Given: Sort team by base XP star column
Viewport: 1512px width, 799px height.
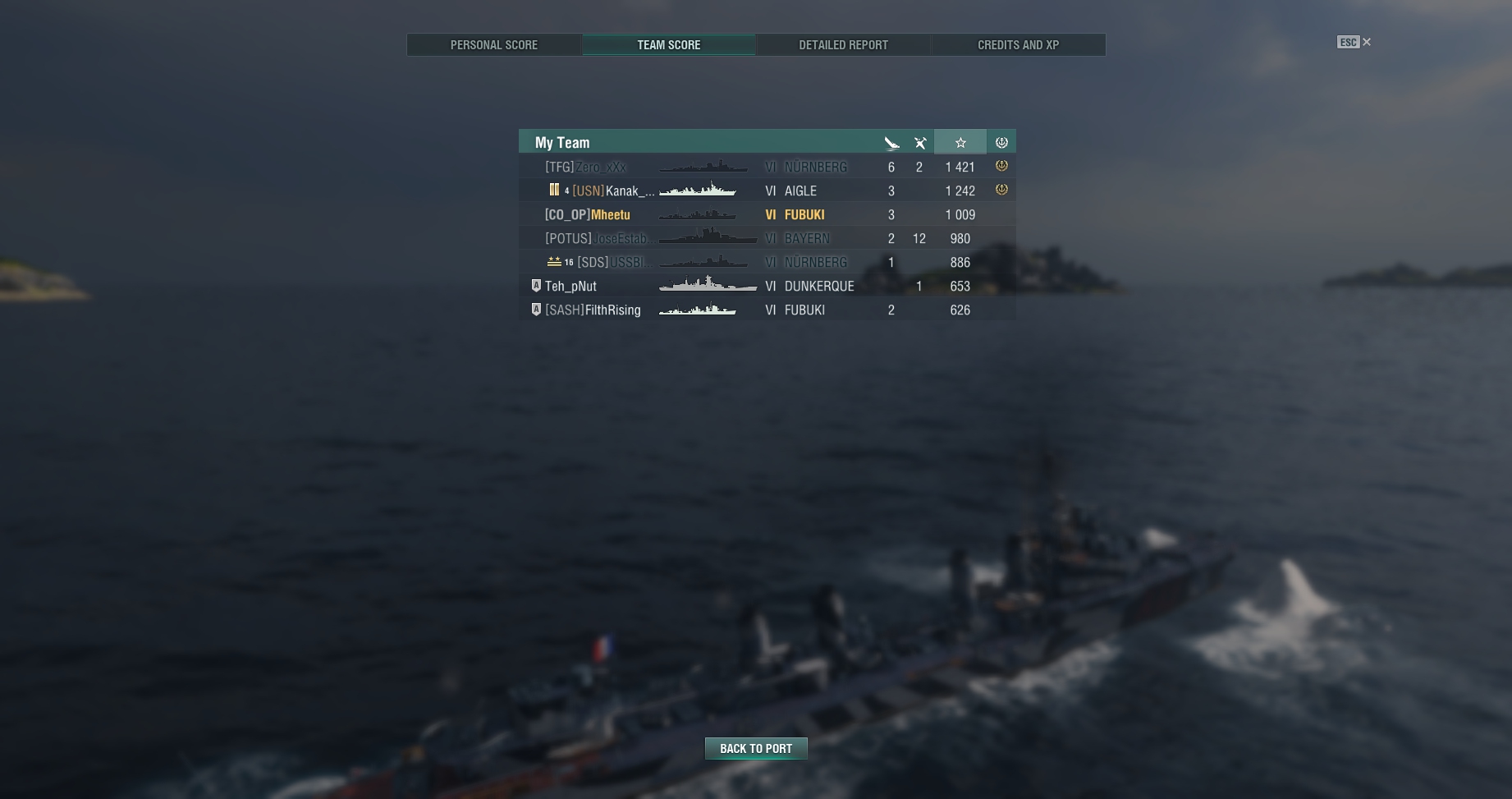Looking at the screenshot, I should click(x=960, y=142).
